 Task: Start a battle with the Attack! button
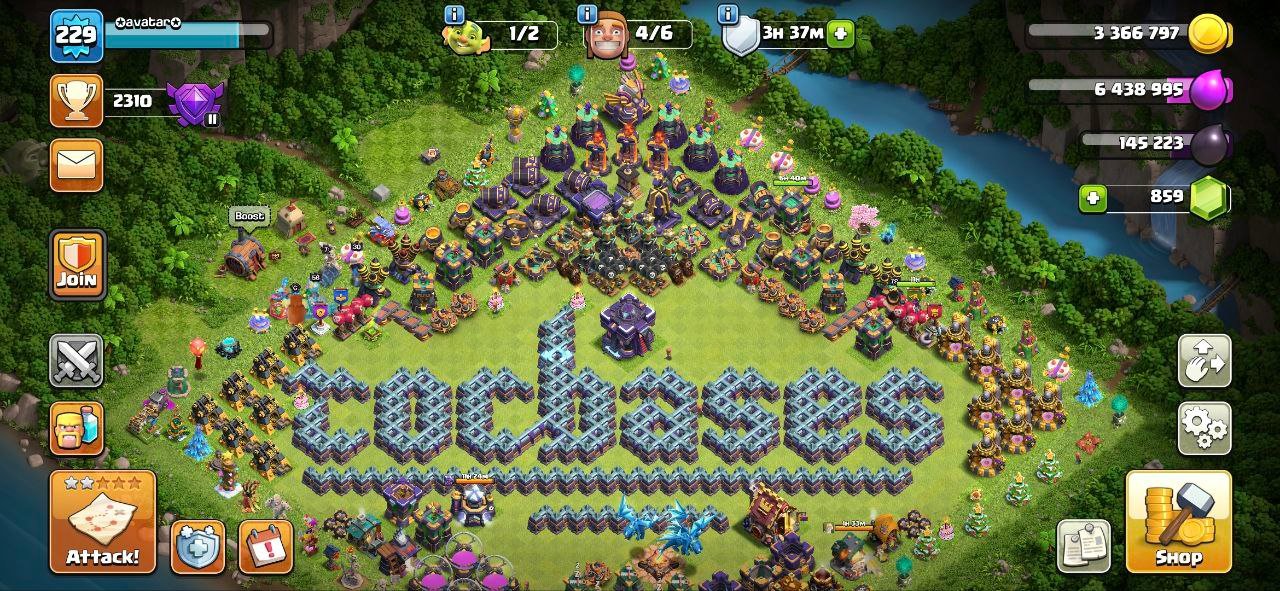coord(103,522)
